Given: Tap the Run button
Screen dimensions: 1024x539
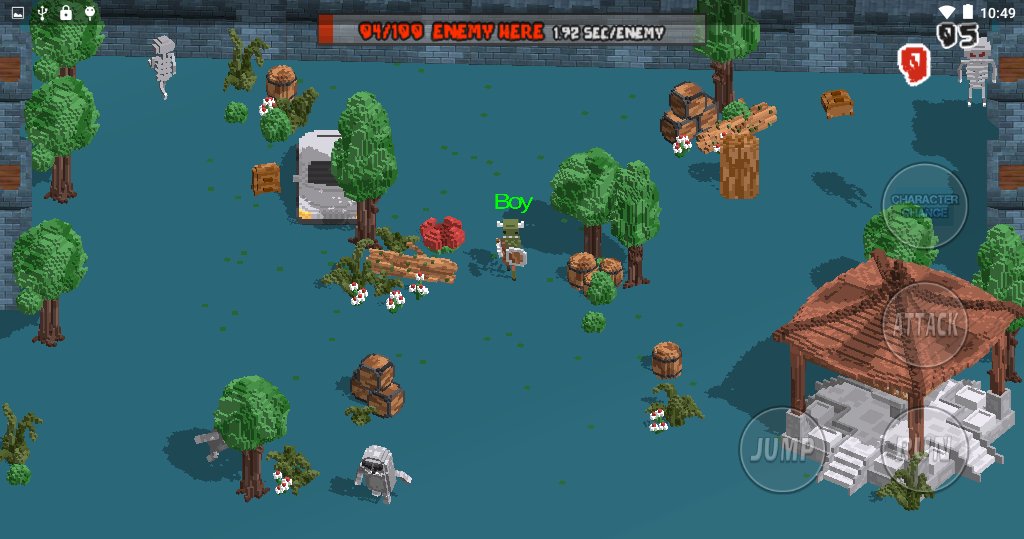Looking at the screenshot, I should pos(924,448).
